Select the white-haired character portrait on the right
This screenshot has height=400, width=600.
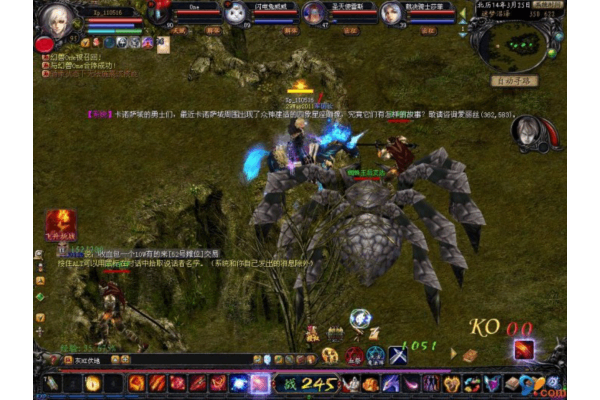(x=529, y=132)
